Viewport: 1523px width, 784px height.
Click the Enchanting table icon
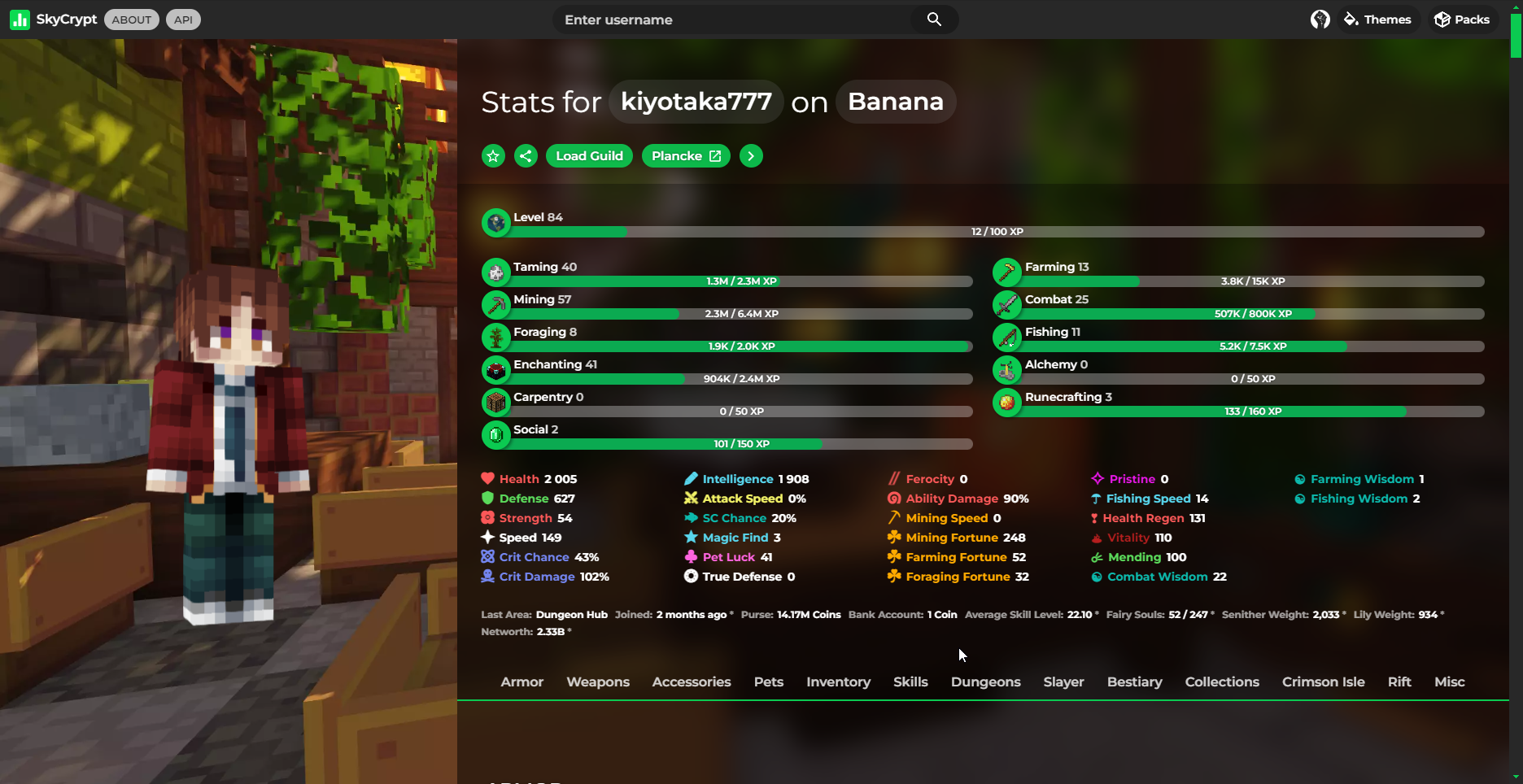tap(496, 369)
